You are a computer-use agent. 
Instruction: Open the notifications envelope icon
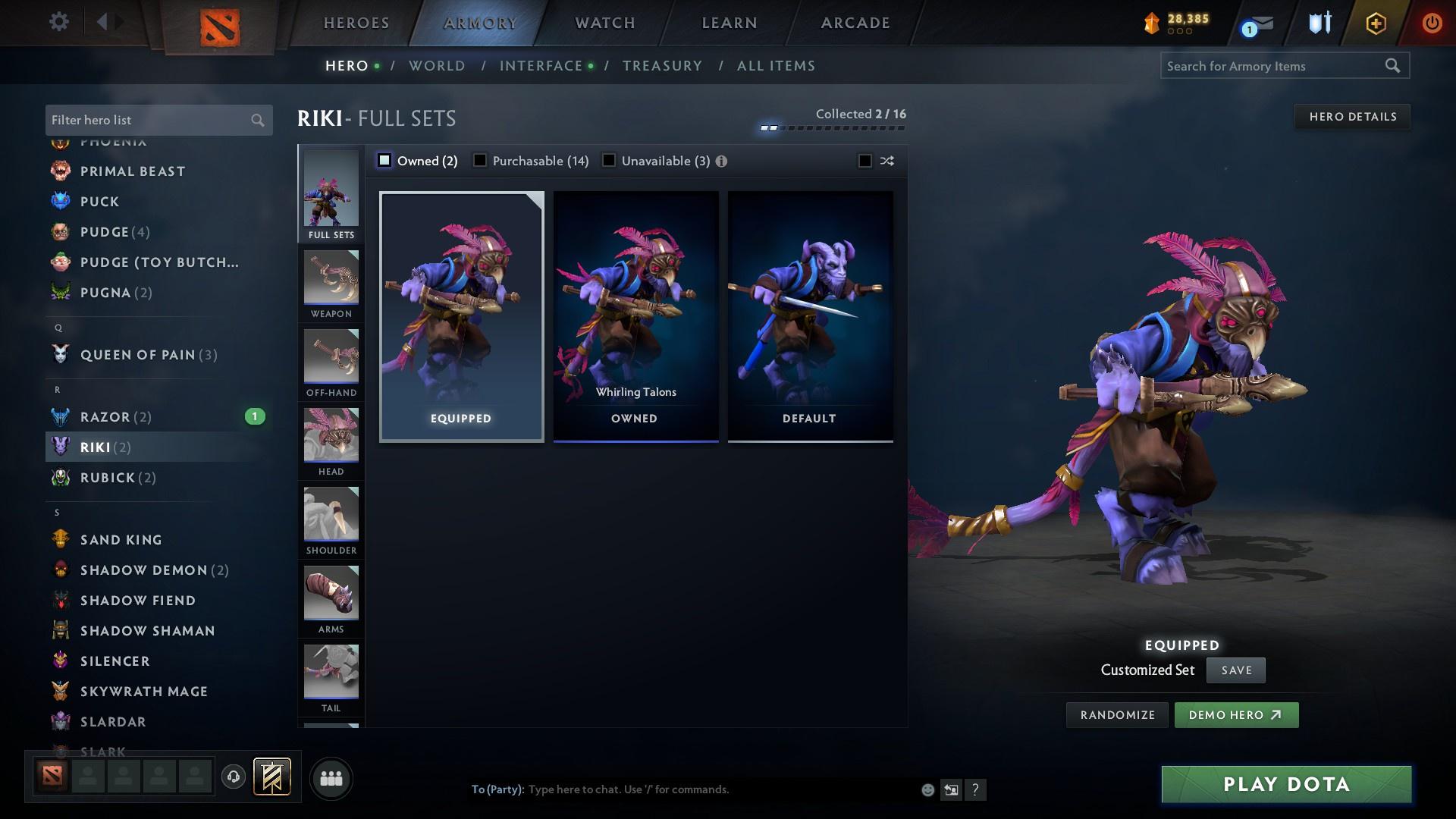pos(1255,24)
